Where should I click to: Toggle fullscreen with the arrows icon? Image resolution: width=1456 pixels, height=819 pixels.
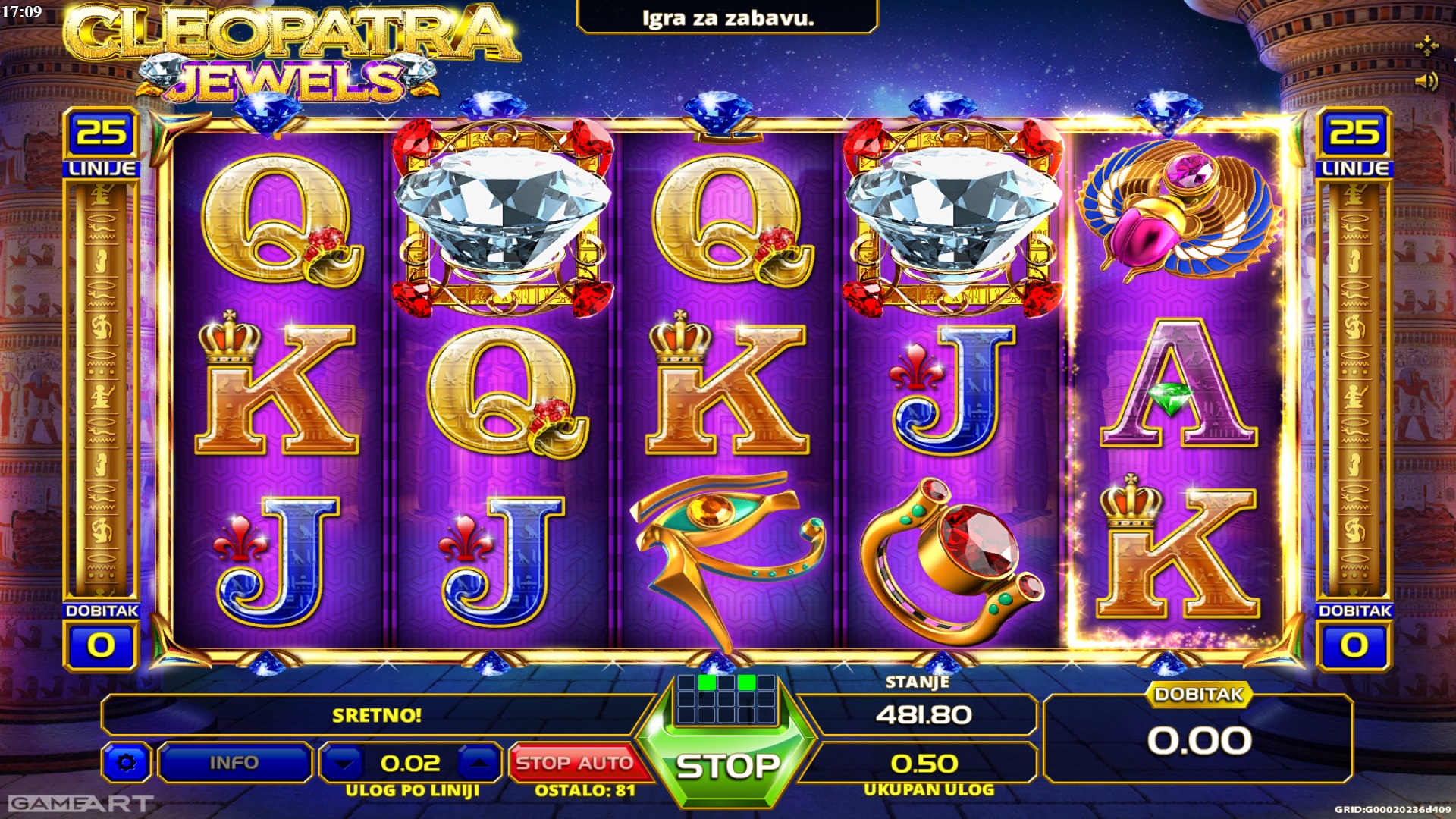click(x=1426, y=46)
